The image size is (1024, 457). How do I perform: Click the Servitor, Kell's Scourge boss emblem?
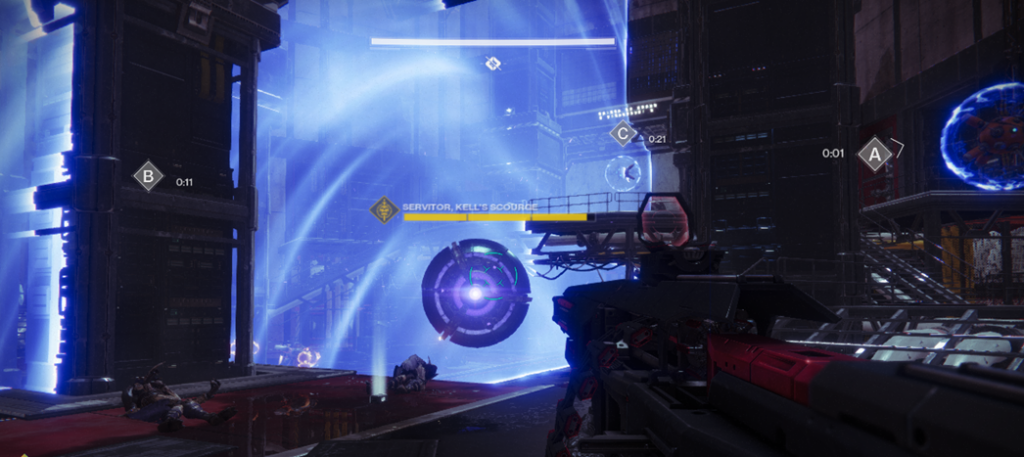(384, 209)
